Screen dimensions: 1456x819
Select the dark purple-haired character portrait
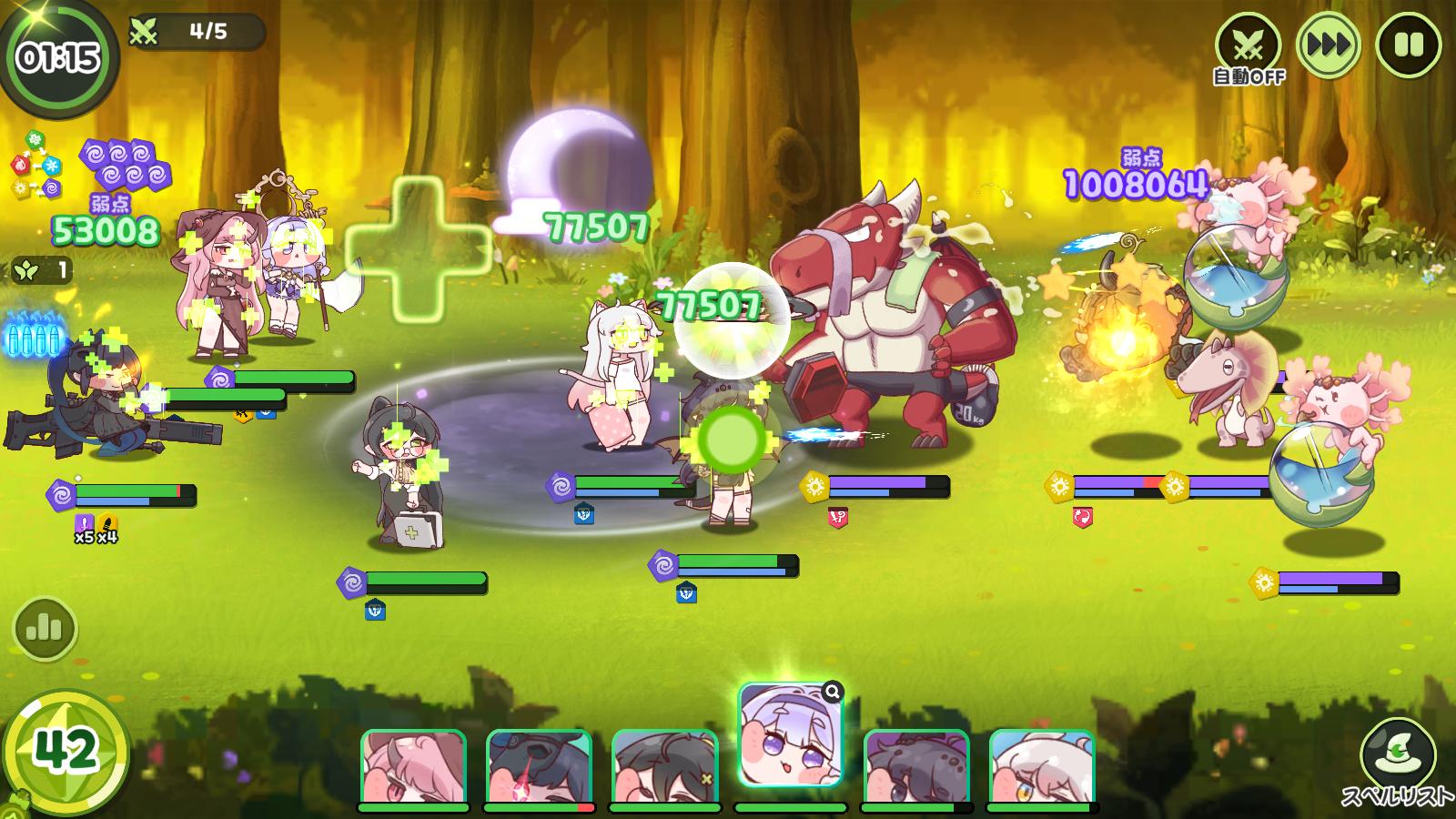click(x=915, y=767)
